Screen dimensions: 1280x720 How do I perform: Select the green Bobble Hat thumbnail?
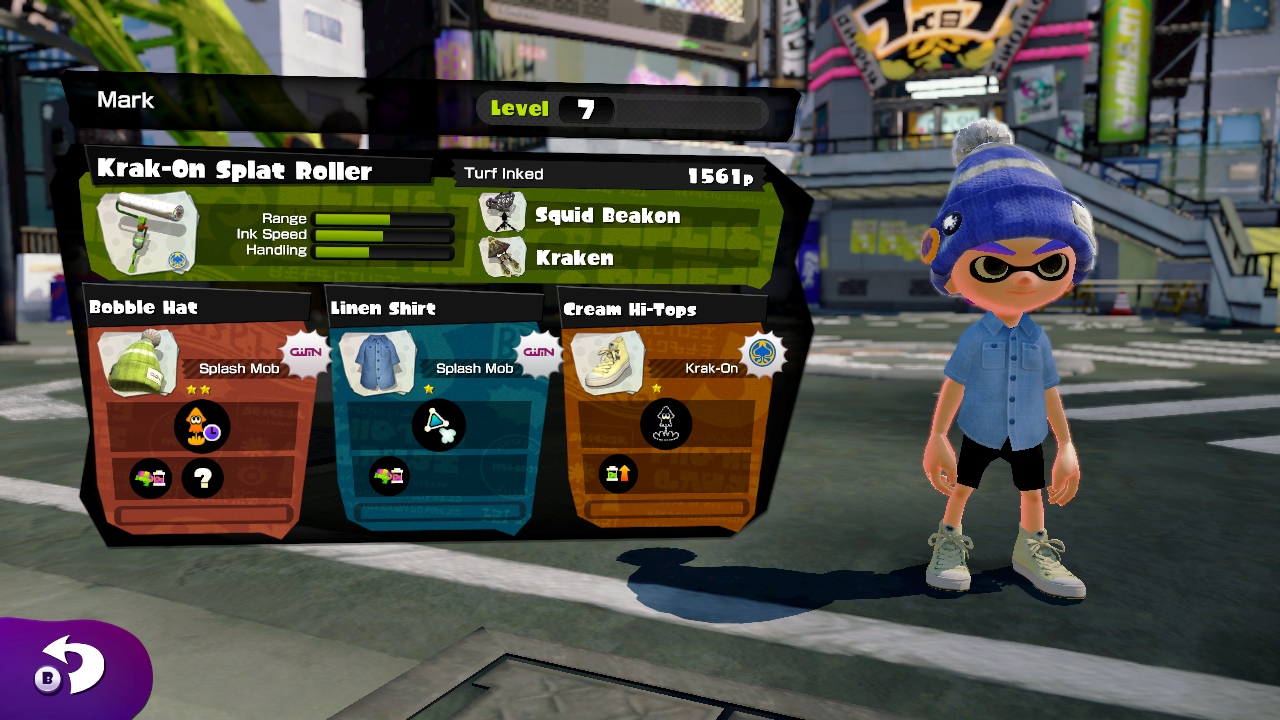tap(138, 361)
